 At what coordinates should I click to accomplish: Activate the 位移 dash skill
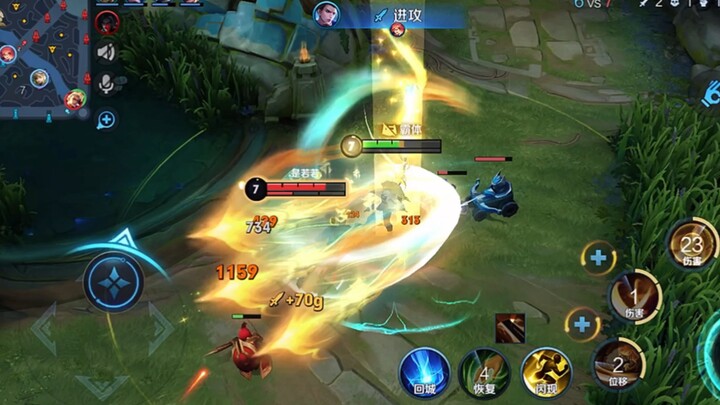[x=617, y=364]
